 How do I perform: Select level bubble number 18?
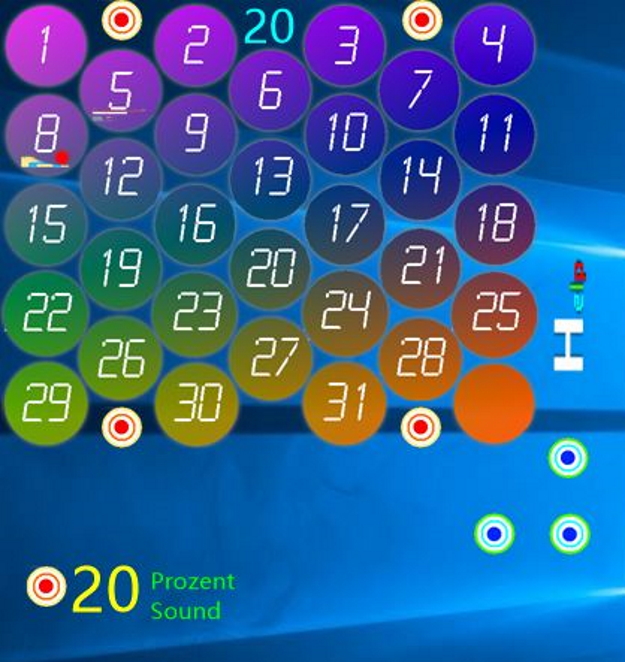(493, 224)
